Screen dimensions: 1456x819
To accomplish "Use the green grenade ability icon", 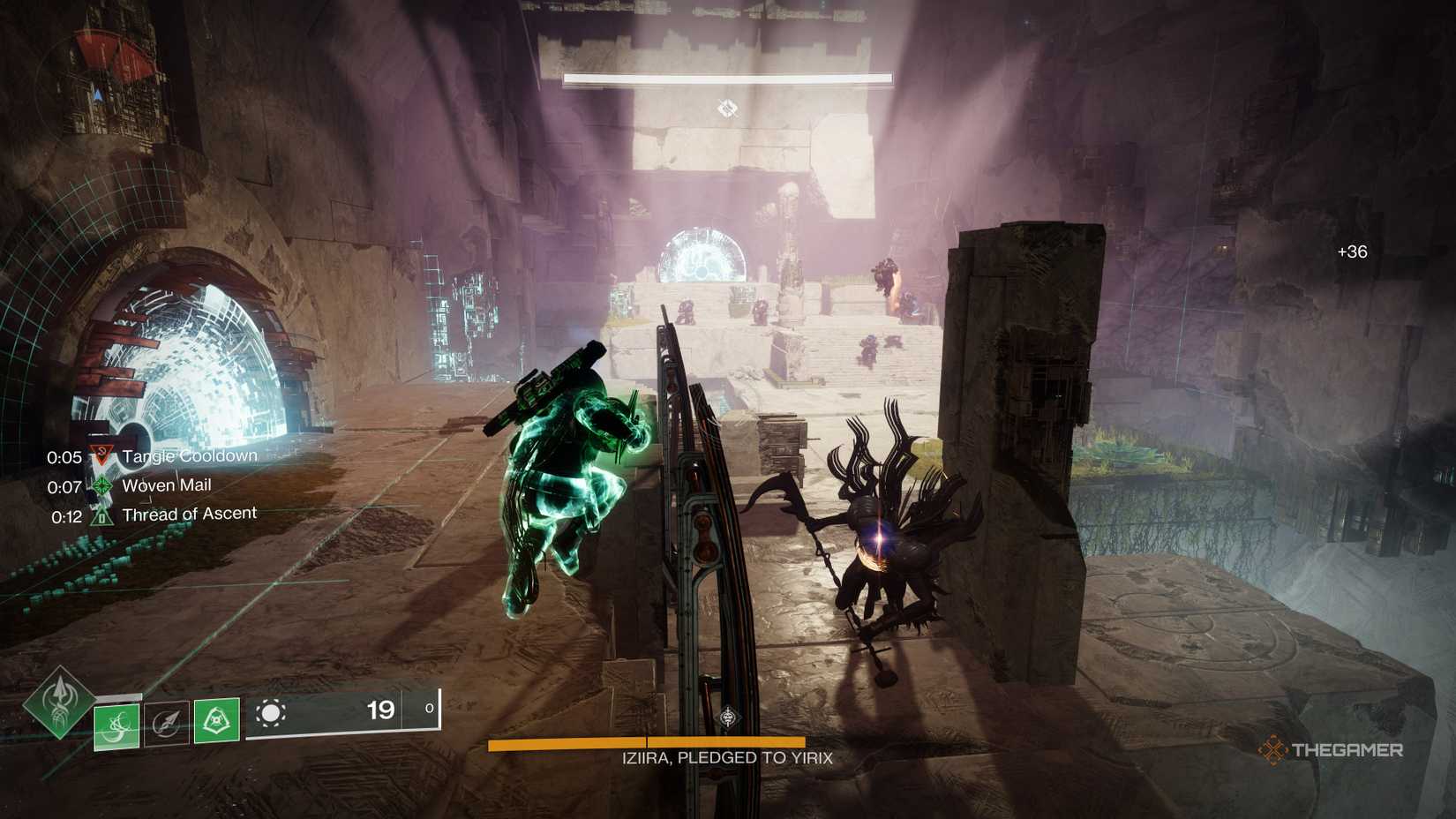I will pos(116,725).
